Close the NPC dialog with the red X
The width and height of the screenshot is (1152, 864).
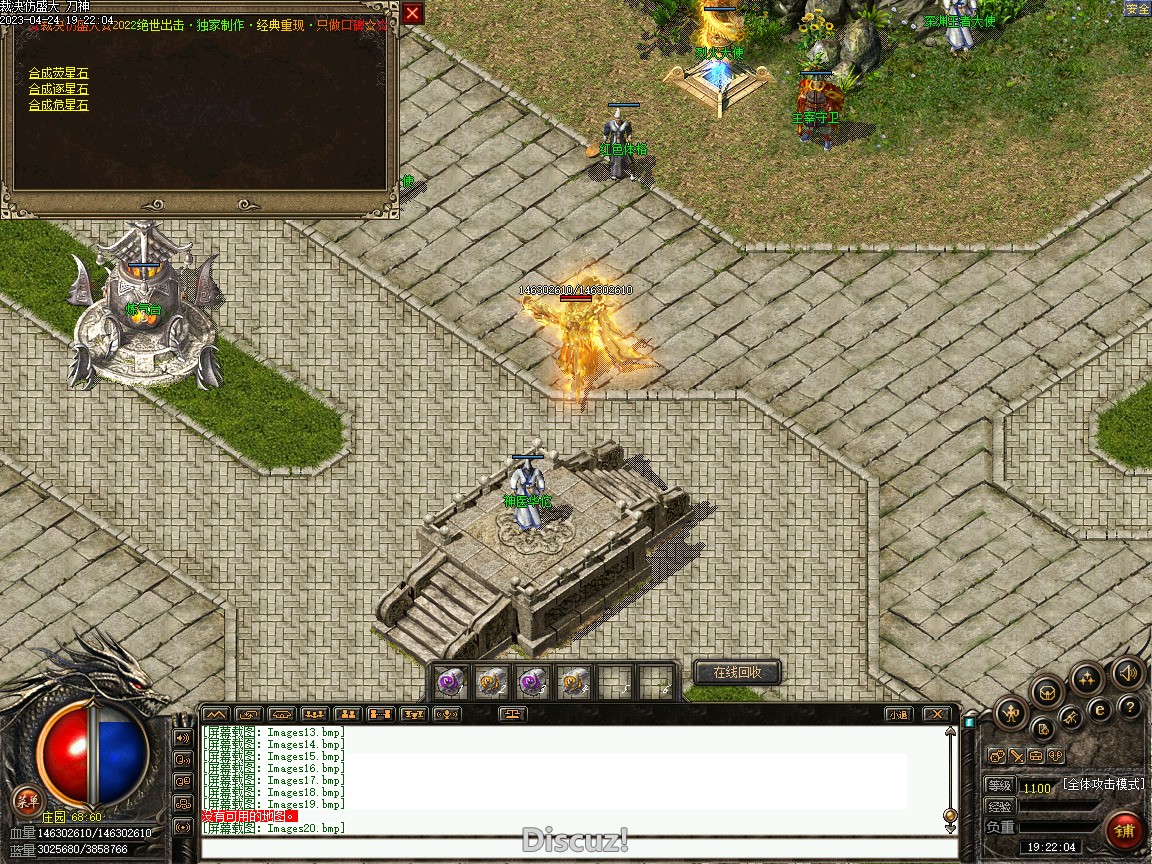click(412, 13)
